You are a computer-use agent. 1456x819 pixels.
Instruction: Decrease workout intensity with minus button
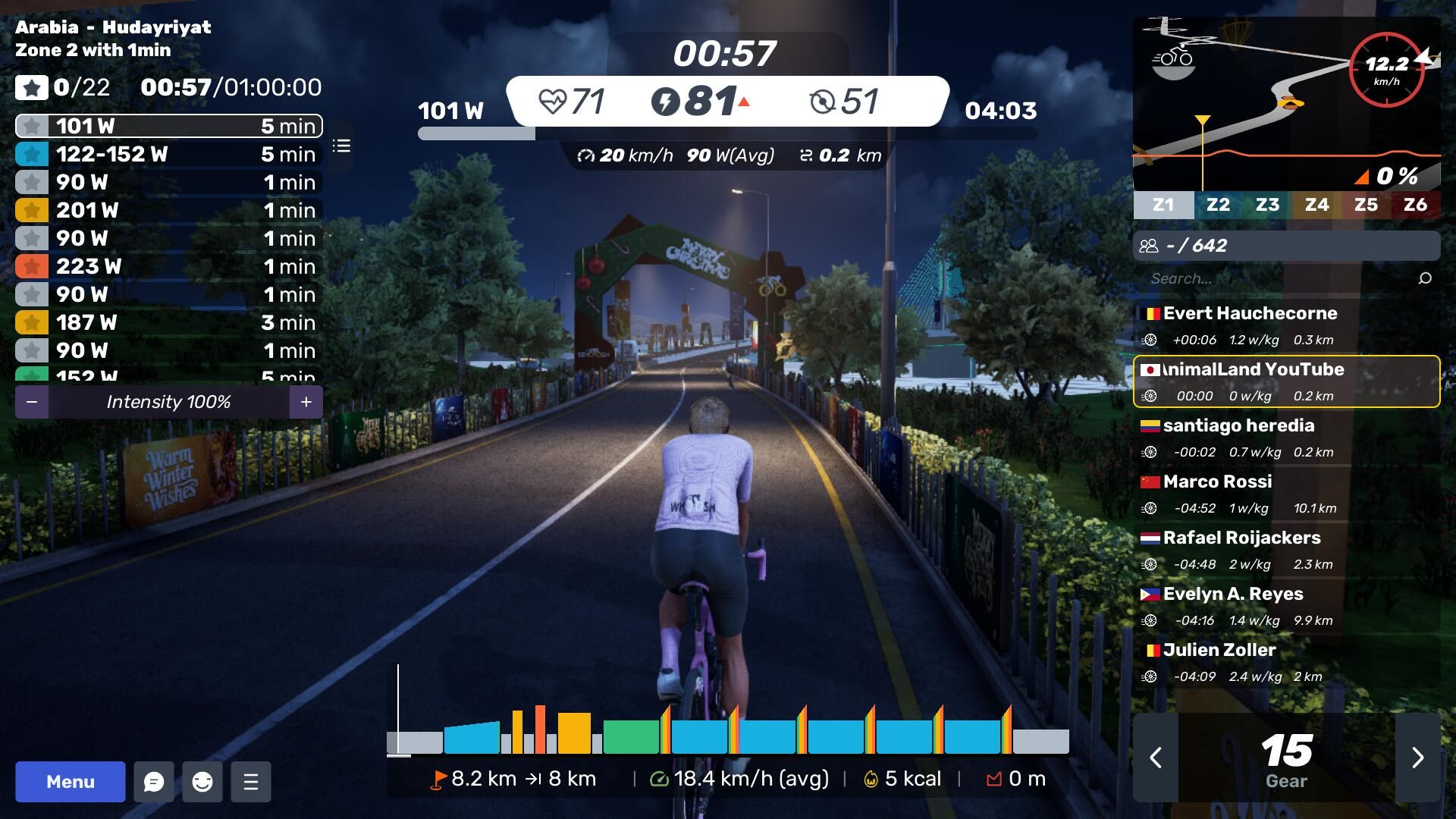click(x=32, y=402)
